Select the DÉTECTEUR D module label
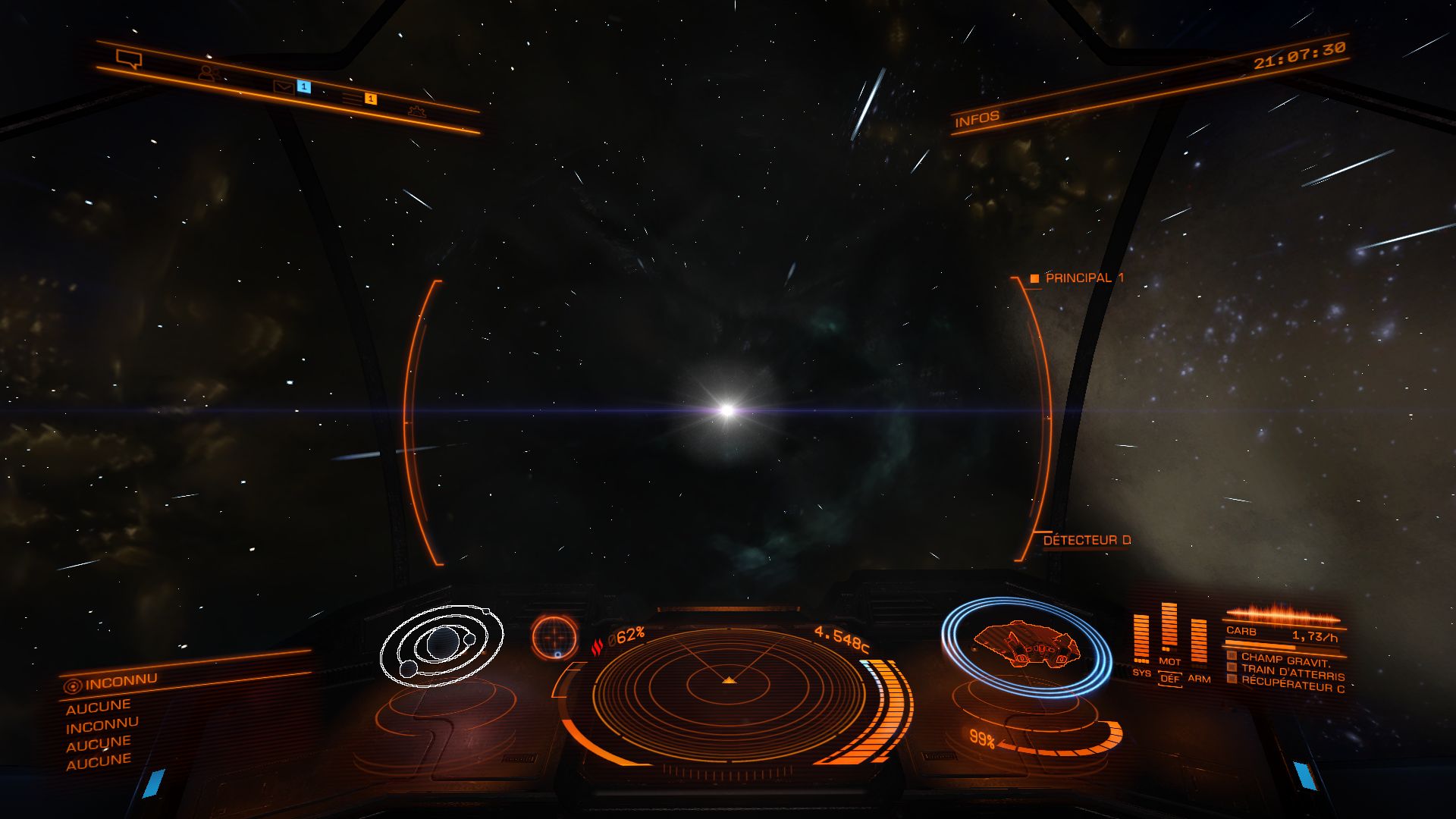Image resolution: width=1456 pixels, height=819 pixels. pyautogui.click(x=1086, y=540)
